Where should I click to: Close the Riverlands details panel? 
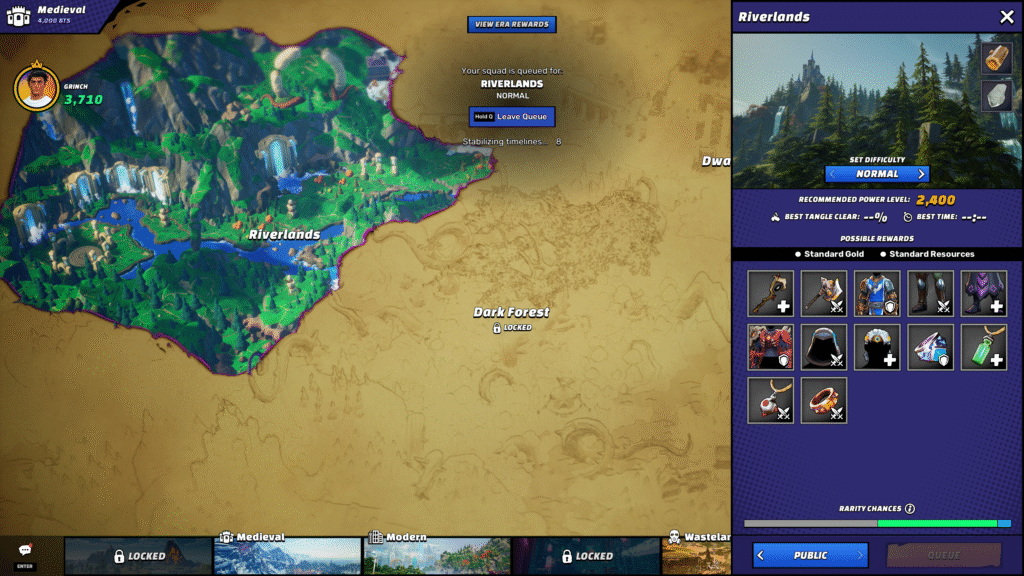point(1006,17)
